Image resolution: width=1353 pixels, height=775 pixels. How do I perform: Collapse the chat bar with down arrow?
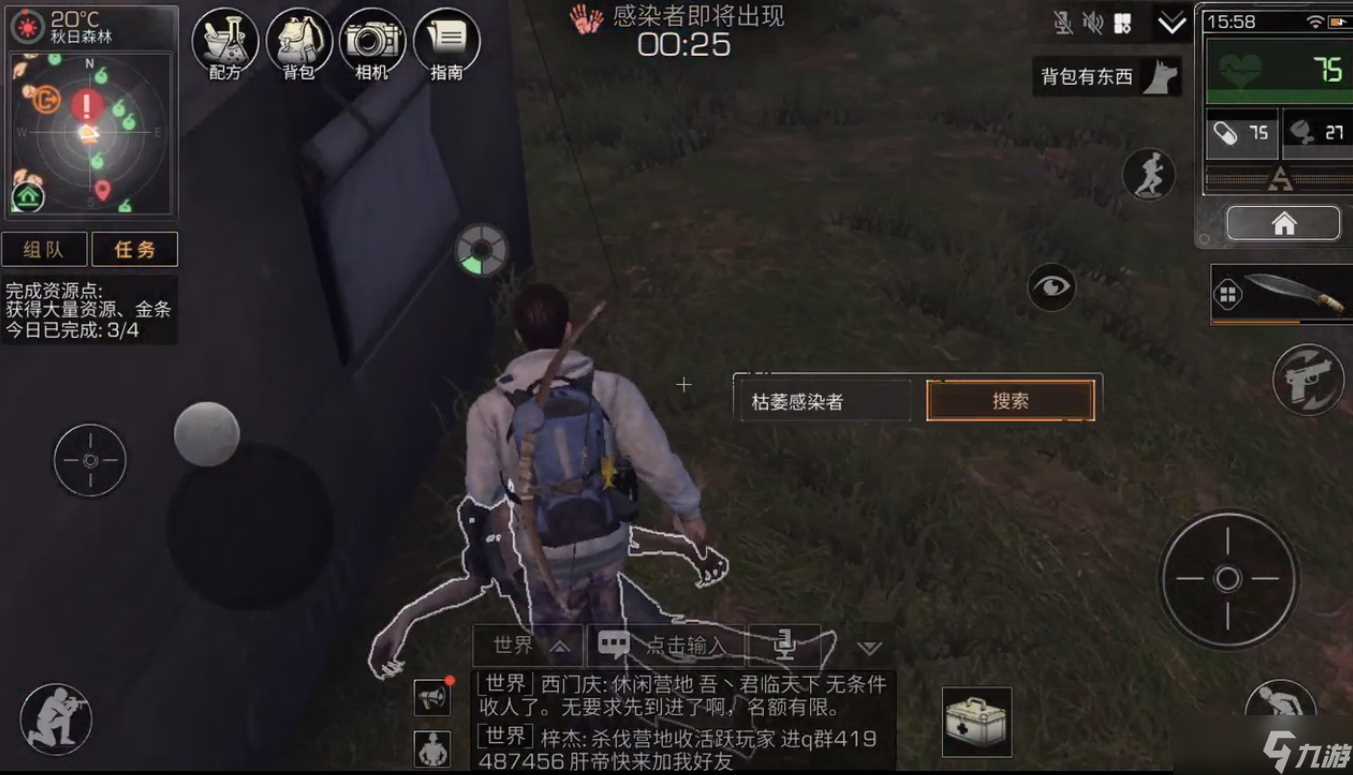868,648
